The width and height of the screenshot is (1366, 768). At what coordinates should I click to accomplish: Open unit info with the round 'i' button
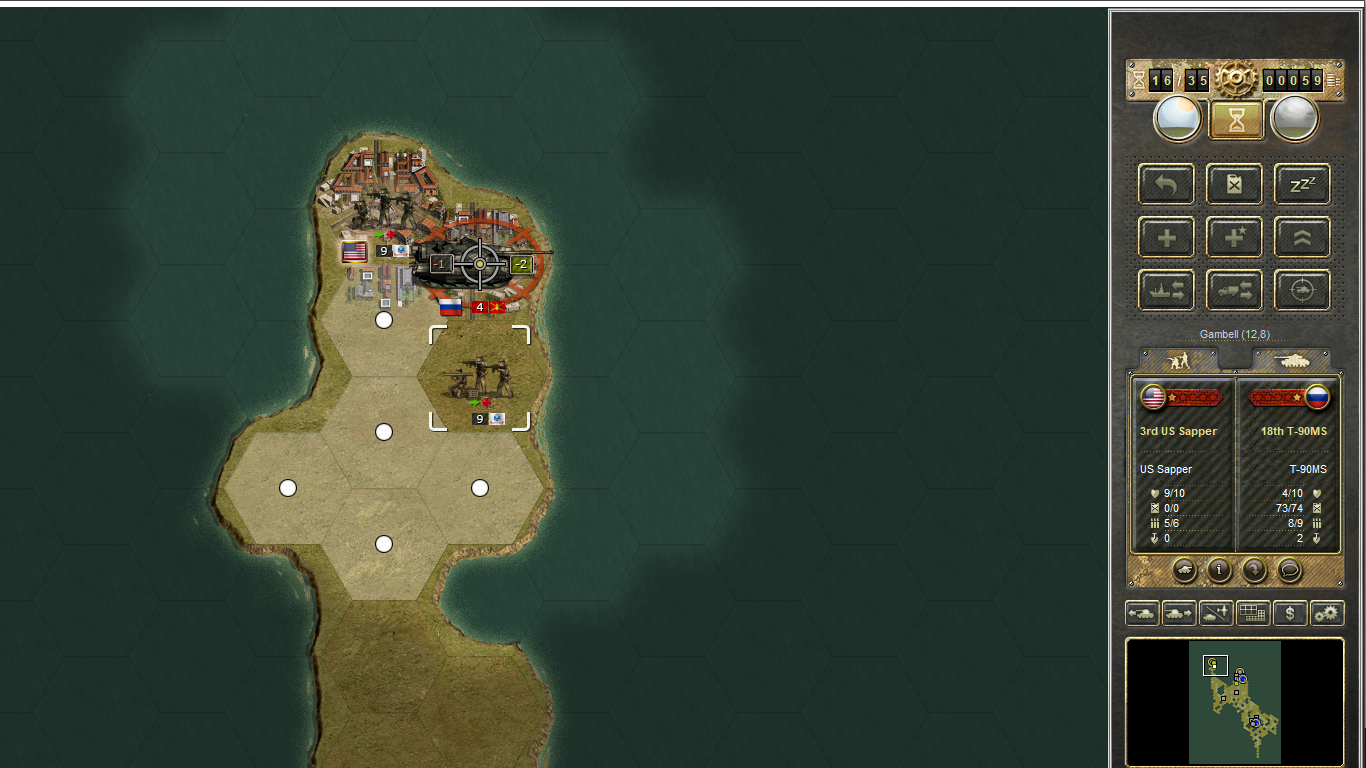1219,570
